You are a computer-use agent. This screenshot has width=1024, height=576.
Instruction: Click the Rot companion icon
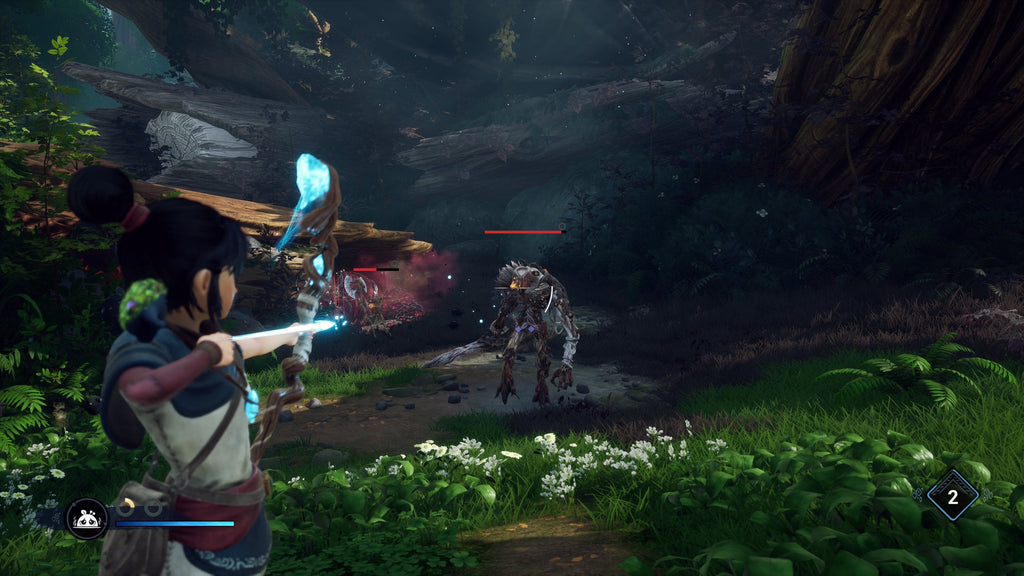coord(86,519)
